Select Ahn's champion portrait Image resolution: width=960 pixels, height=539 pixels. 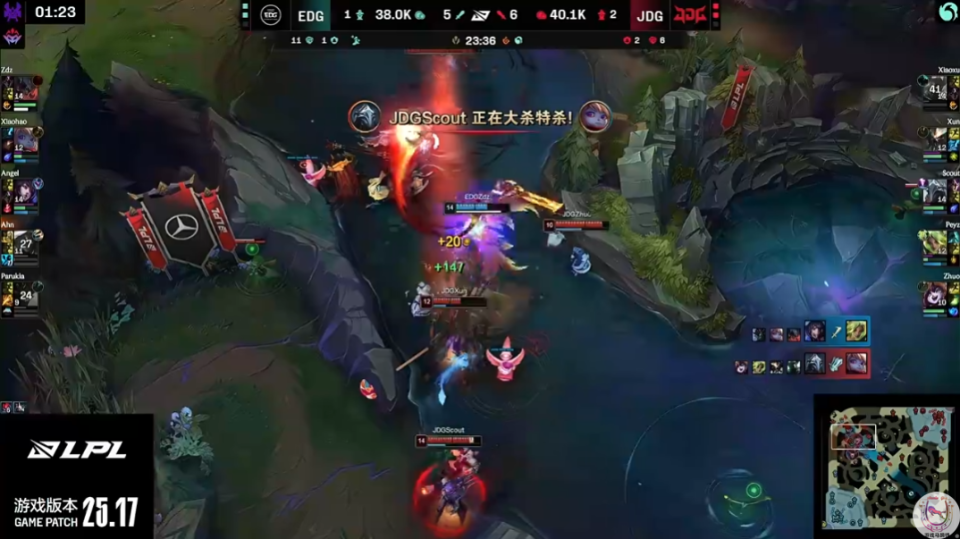coord(25,244)
